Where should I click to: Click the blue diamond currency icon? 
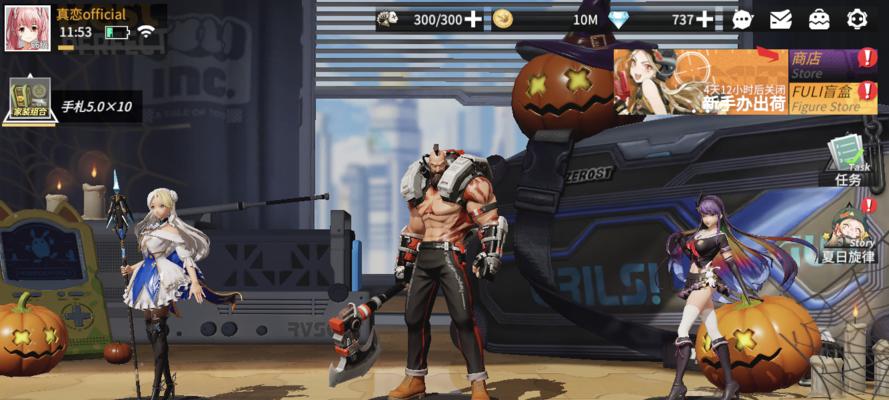pyautogui.click(x=620, y=19)
